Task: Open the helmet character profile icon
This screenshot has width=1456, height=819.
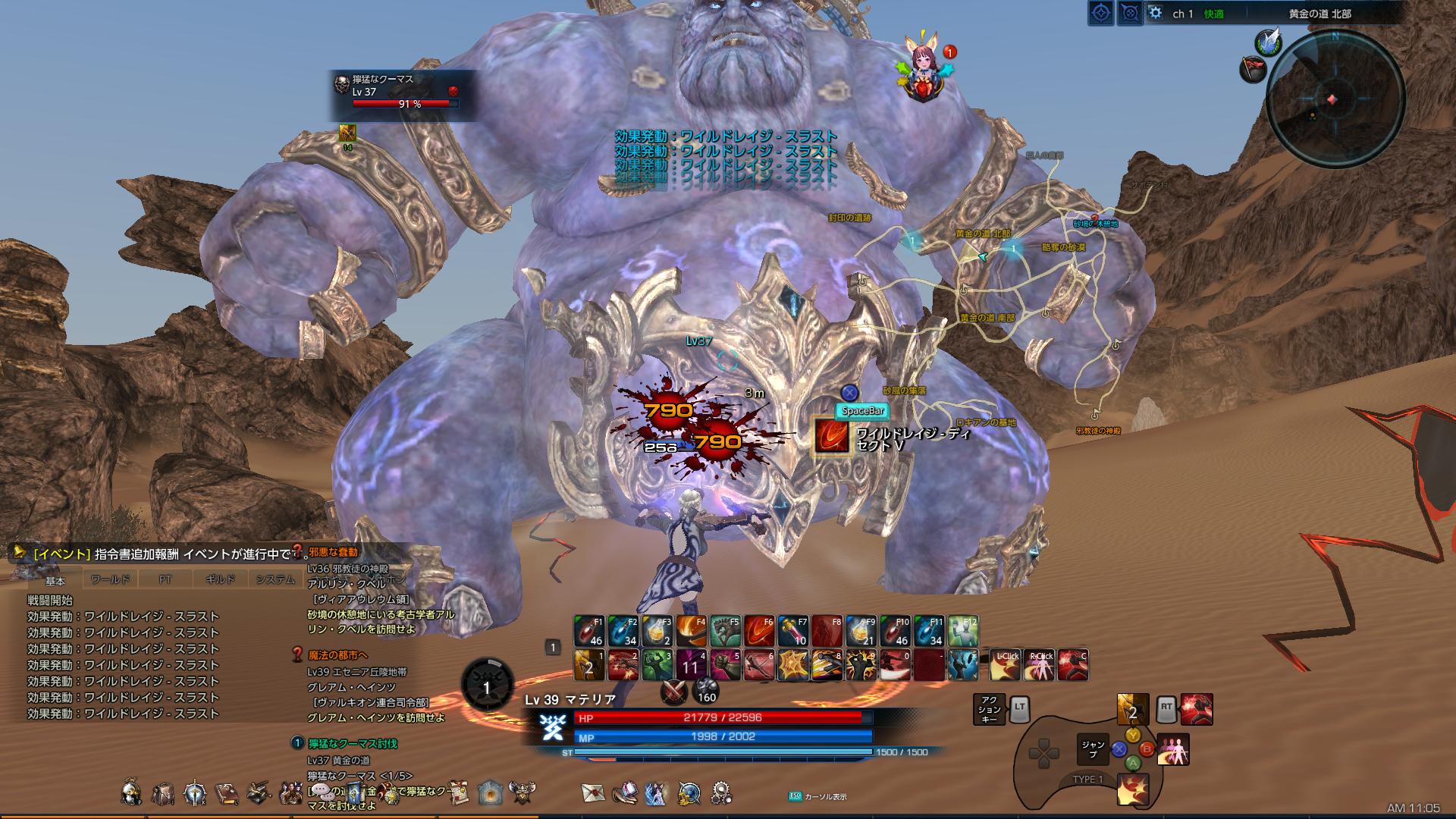Action: pos(131,793)
